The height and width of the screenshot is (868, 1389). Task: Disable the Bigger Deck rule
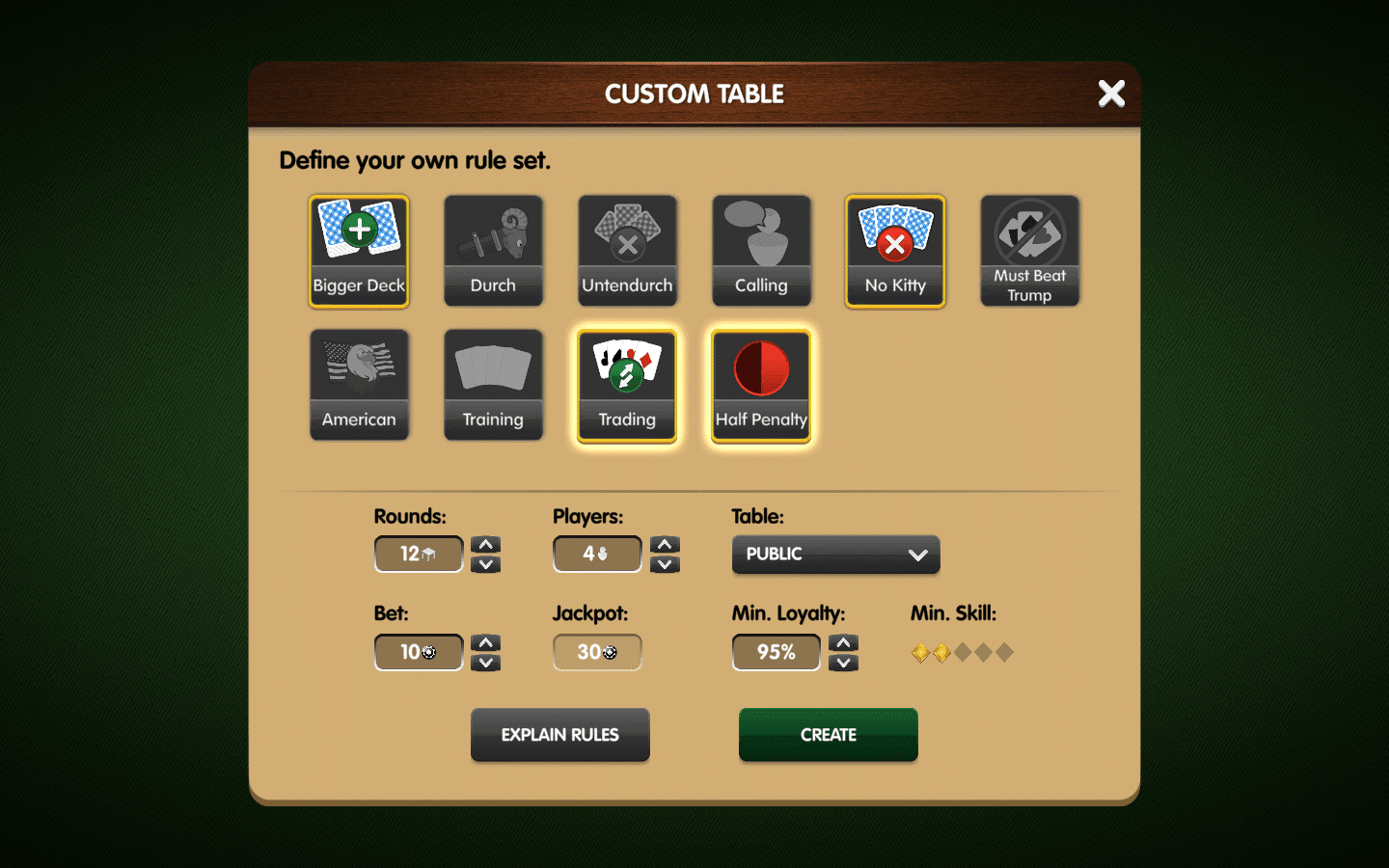pyautogui.click(x=358, y=251)
